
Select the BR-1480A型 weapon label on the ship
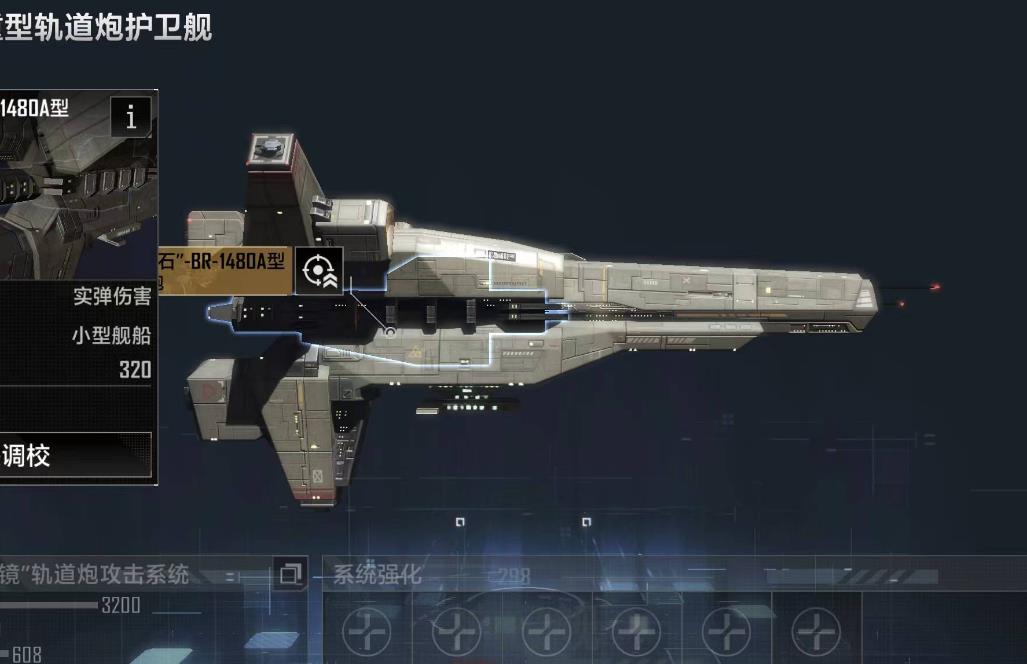(225, 270)
